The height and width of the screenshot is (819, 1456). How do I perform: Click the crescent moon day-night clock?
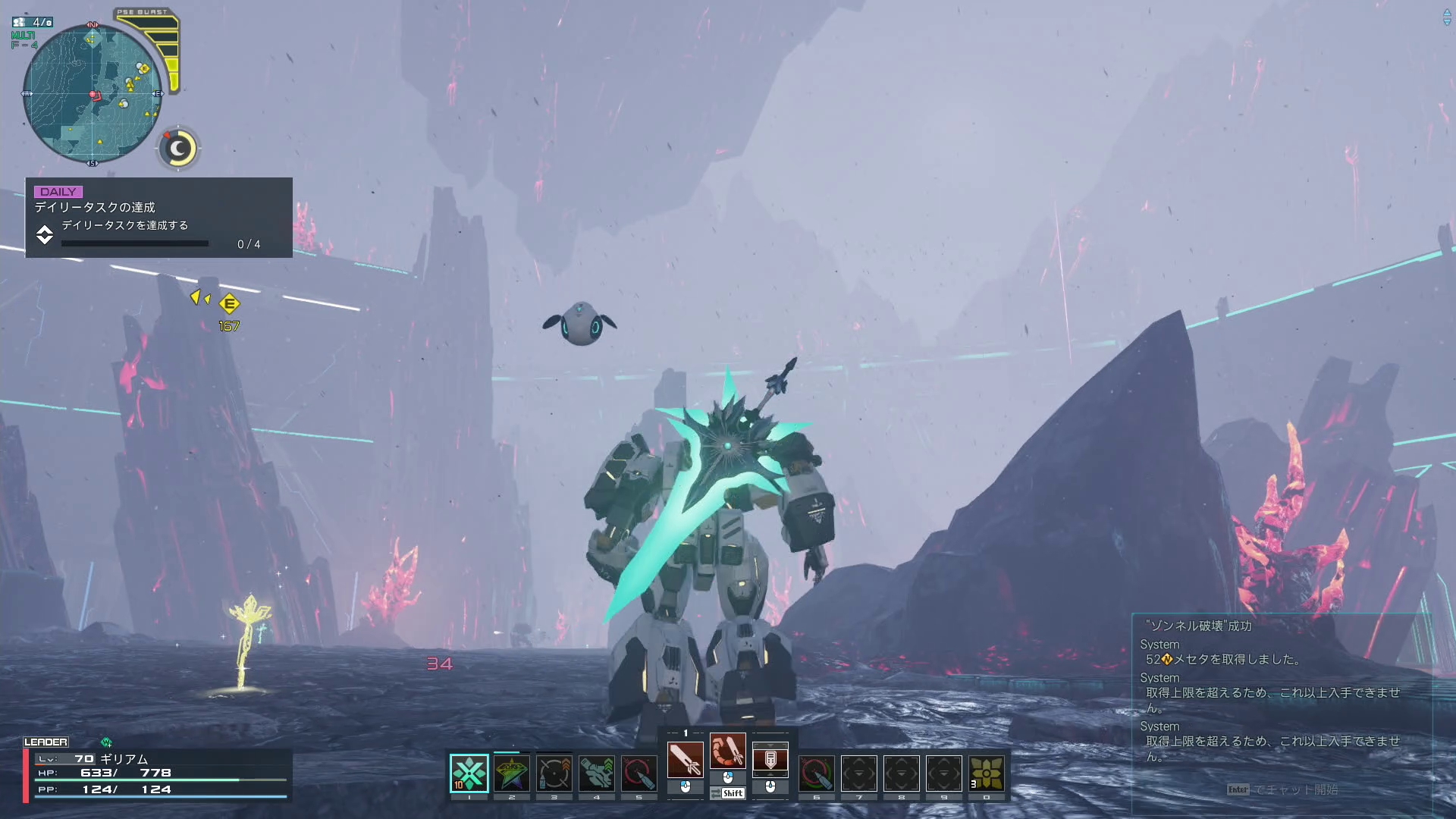pyautogui.click(x=179, y=149)
